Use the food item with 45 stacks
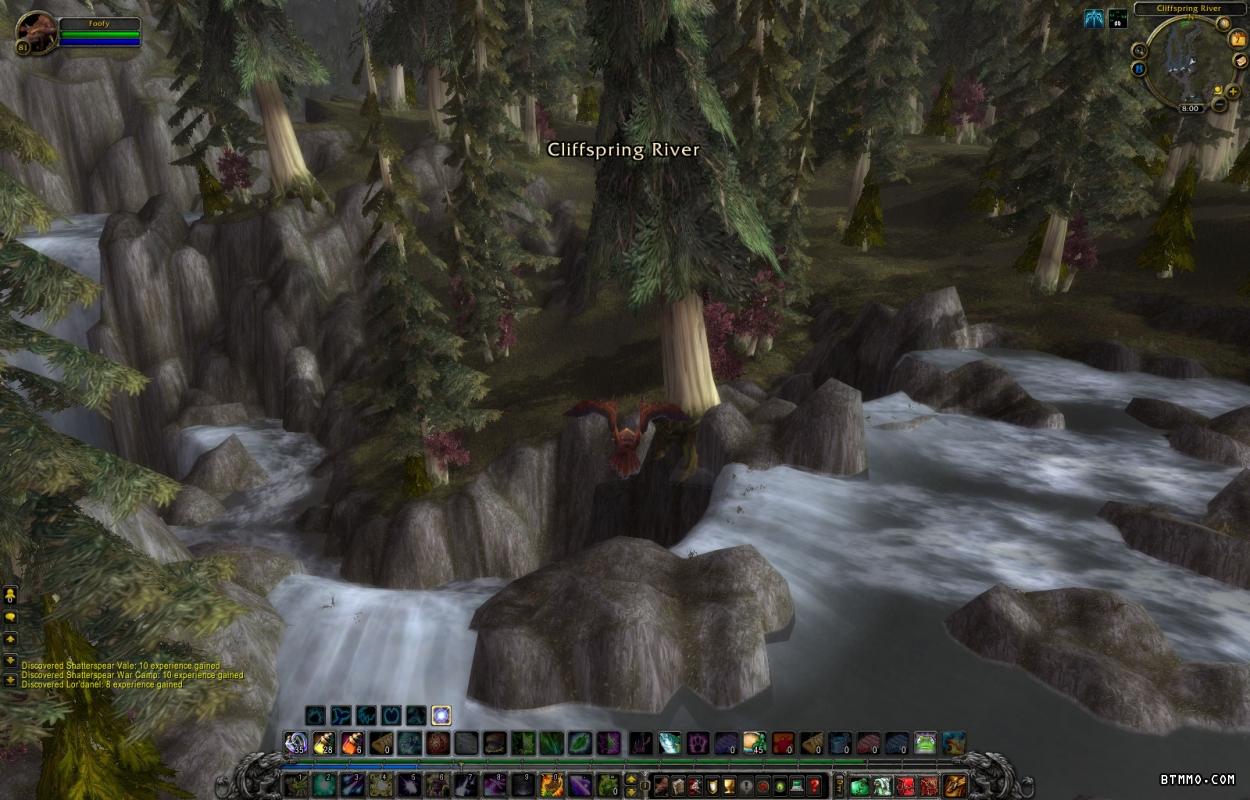This screenshot has width=1250, height=800. [753, 743]
